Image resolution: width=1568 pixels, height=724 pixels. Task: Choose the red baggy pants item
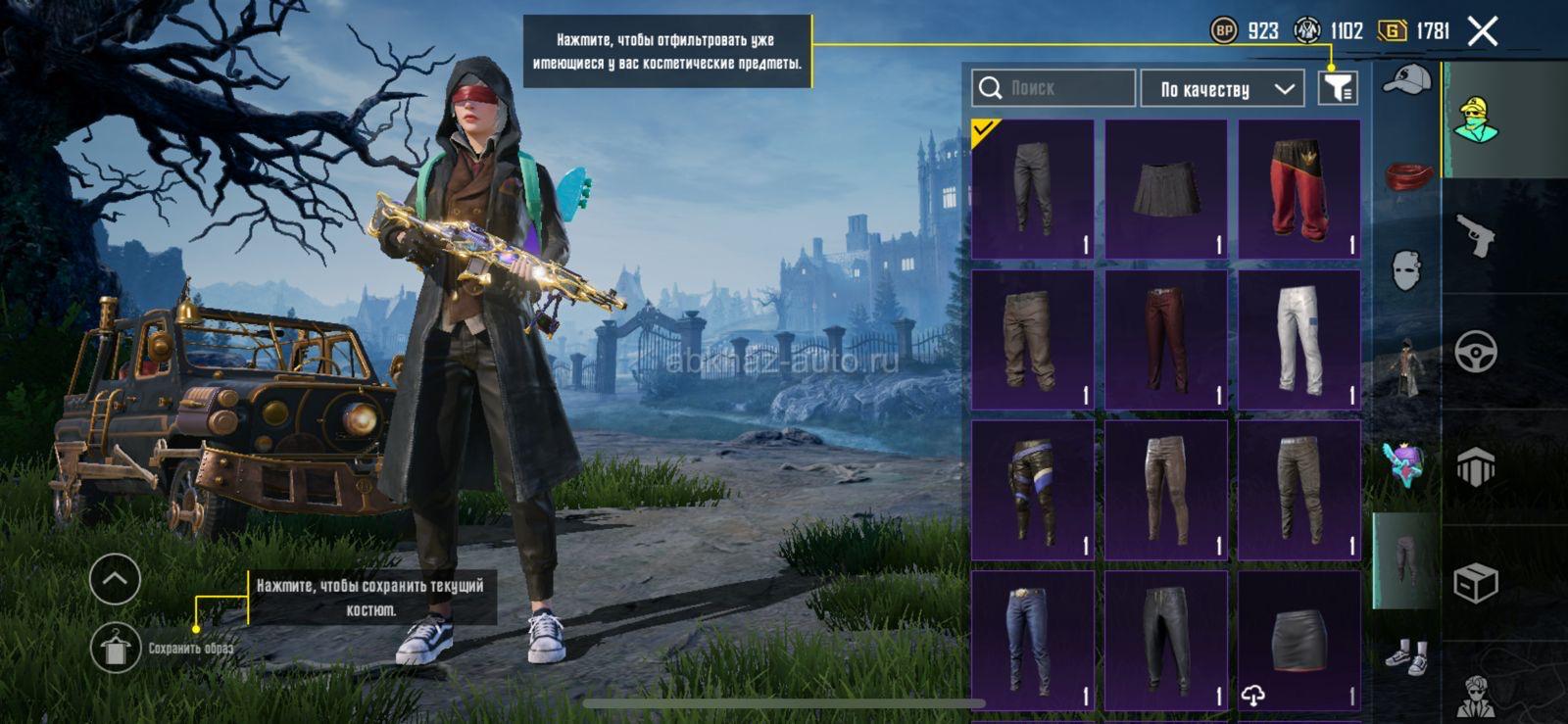click(x=1299, y=189)
